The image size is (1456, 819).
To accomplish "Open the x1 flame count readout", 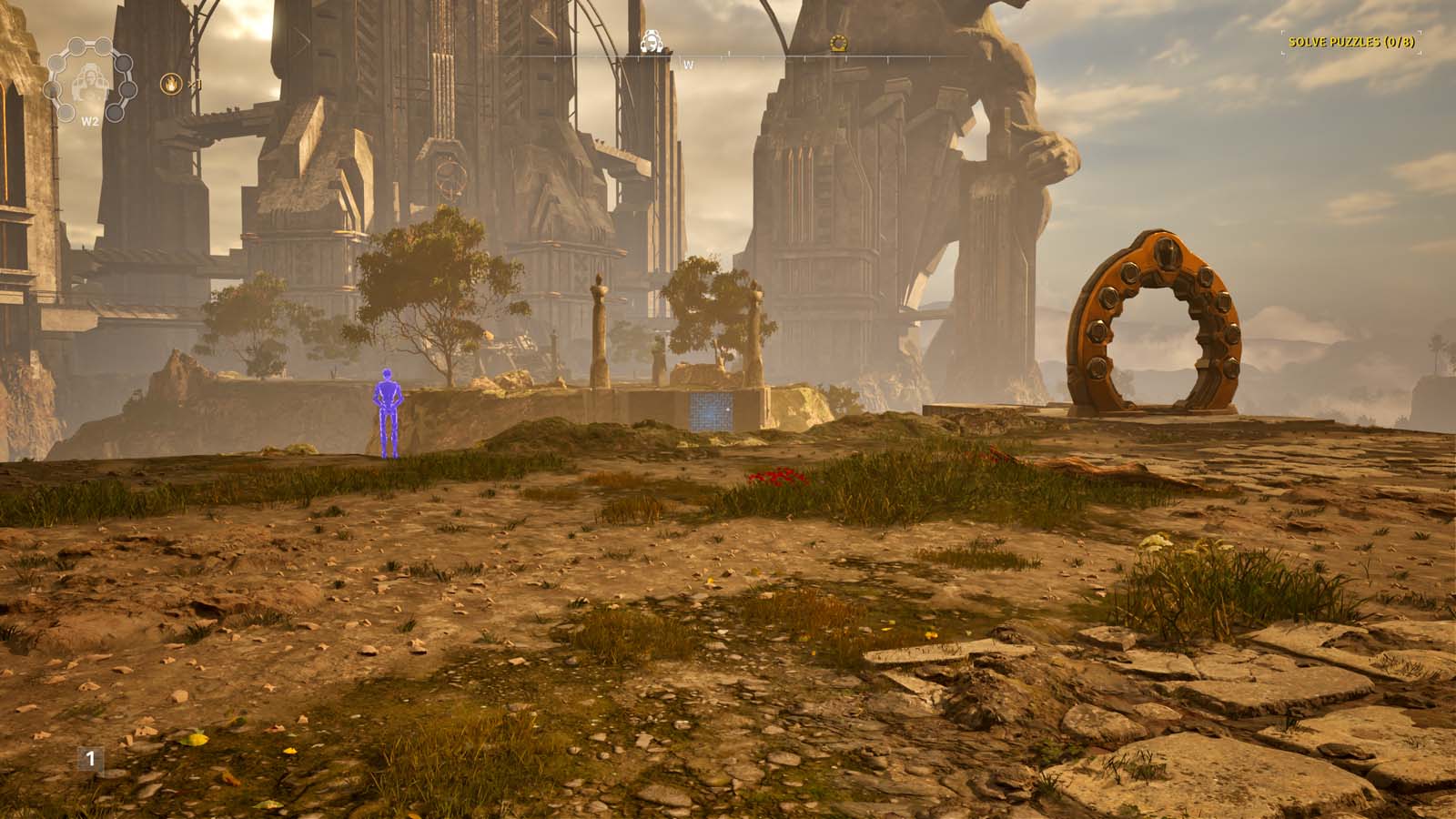I will tap(195, 84).
